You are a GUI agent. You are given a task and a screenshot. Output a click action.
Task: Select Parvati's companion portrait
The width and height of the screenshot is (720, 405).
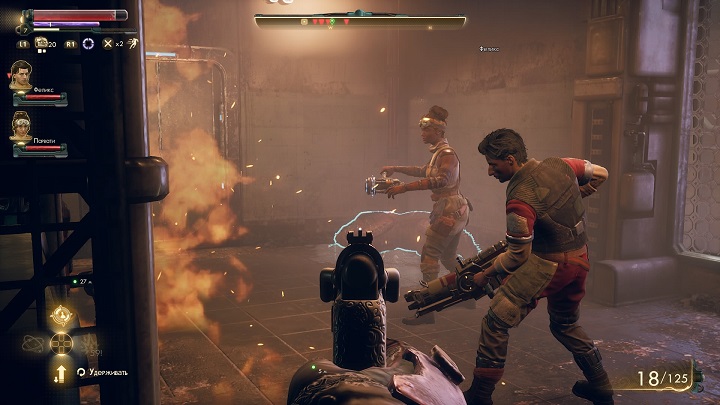pyautogui.click(x=22, y=125)
